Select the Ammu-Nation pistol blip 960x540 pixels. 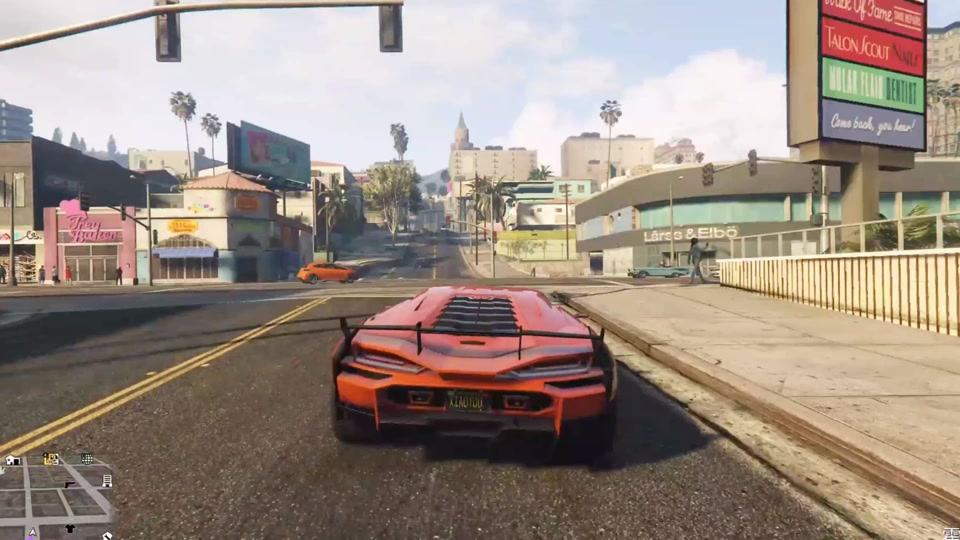pos(70,483)
